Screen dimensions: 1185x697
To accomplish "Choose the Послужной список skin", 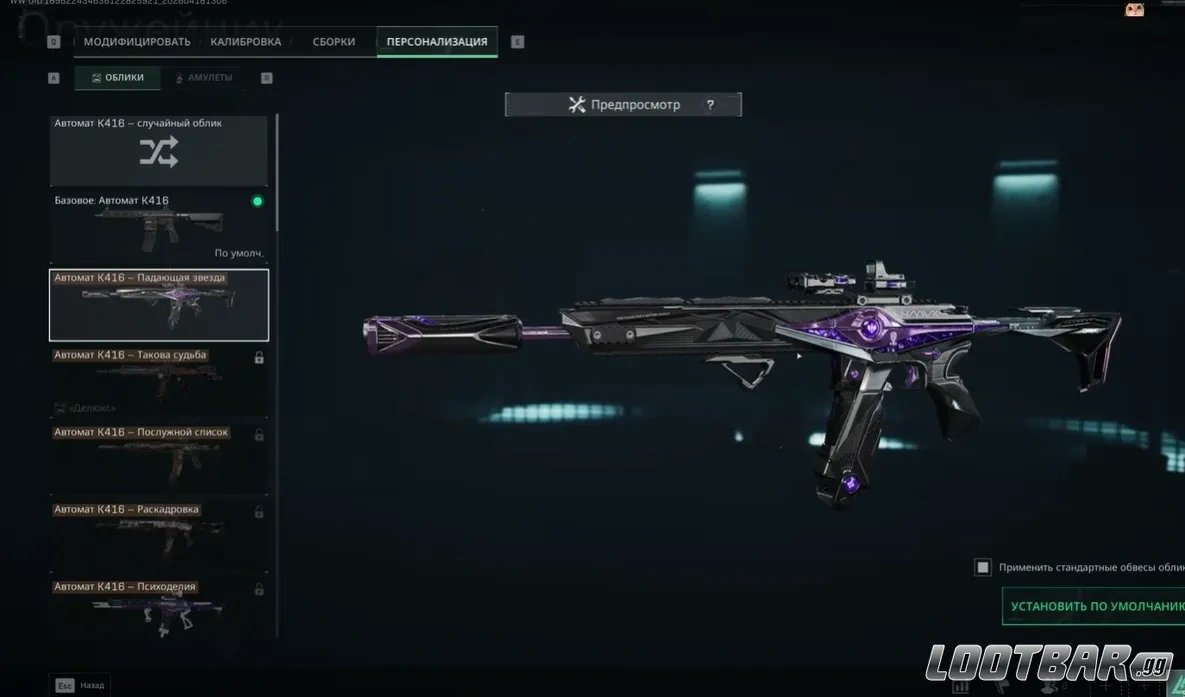I will 159,459.
